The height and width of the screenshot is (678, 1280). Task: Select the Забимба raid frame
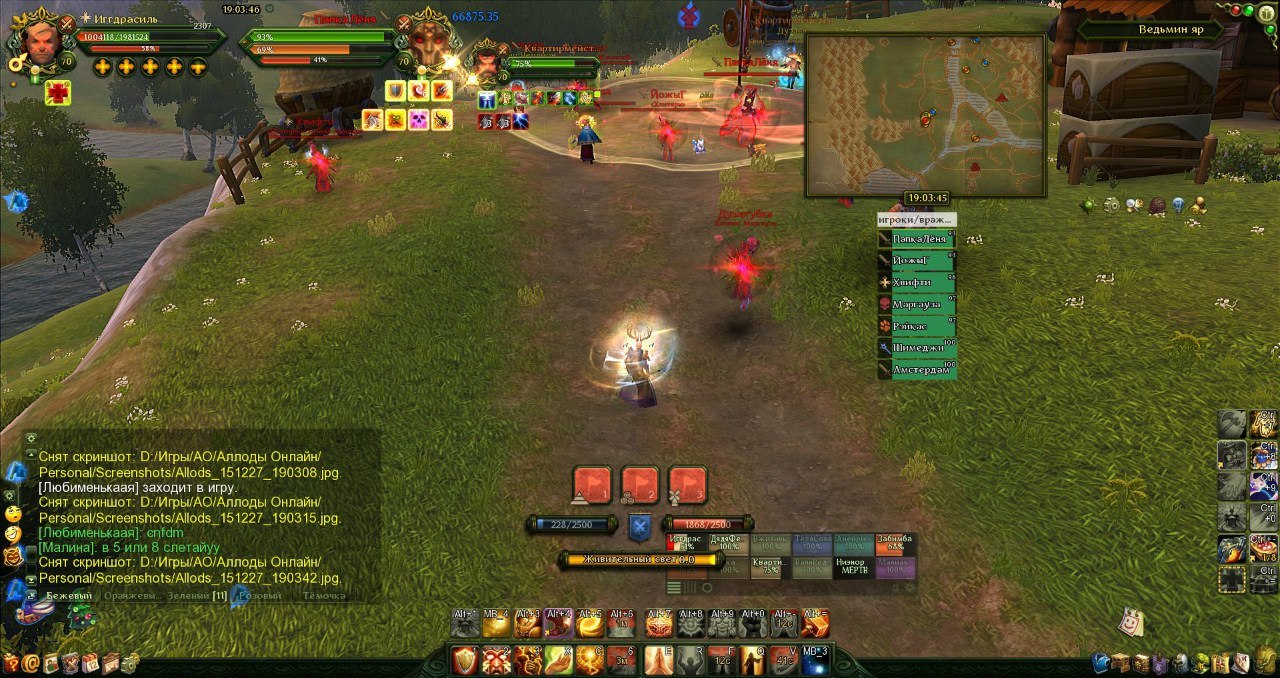(x=895, y=544)
